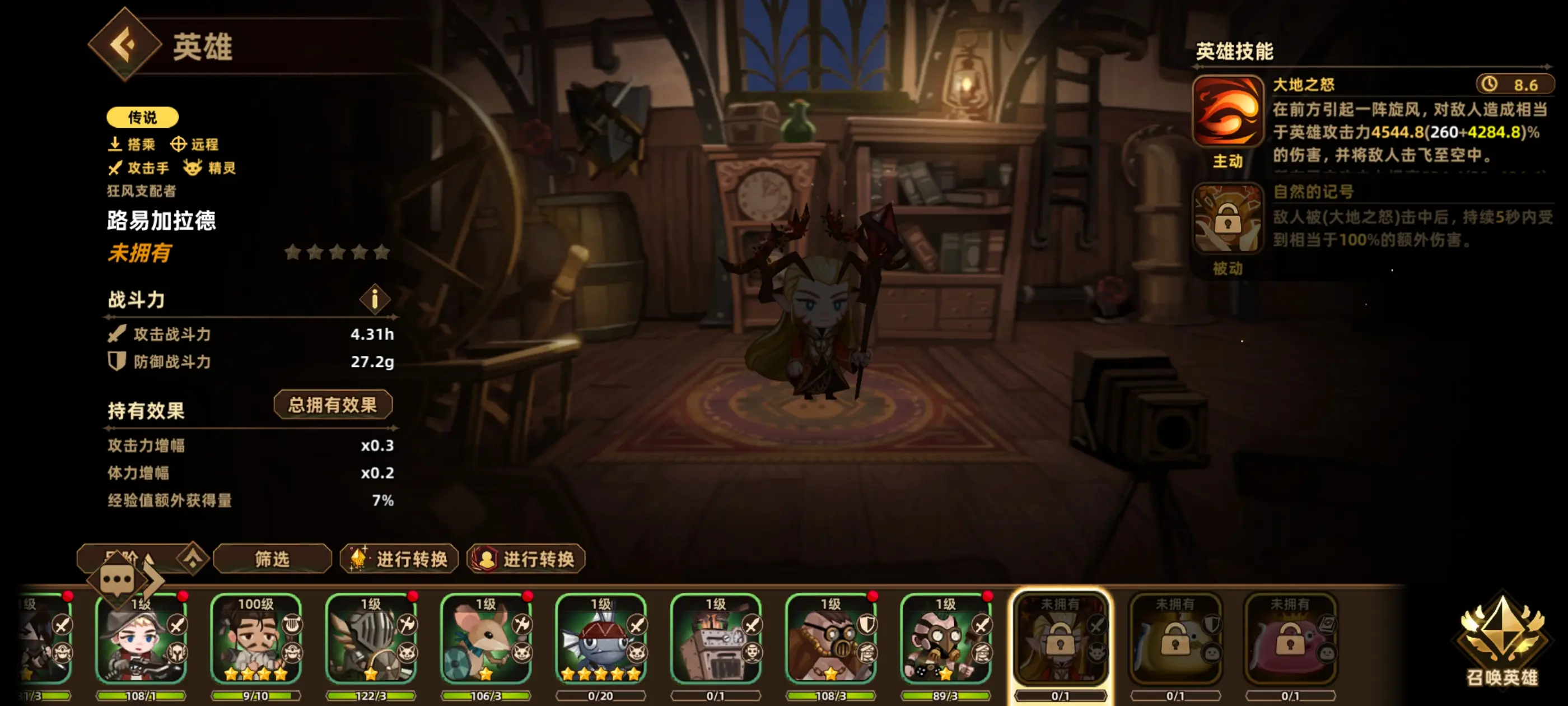Go back using the arrow button beside 英雄
This screenshot has height=706, width=1568.
(x=125, y=44)
